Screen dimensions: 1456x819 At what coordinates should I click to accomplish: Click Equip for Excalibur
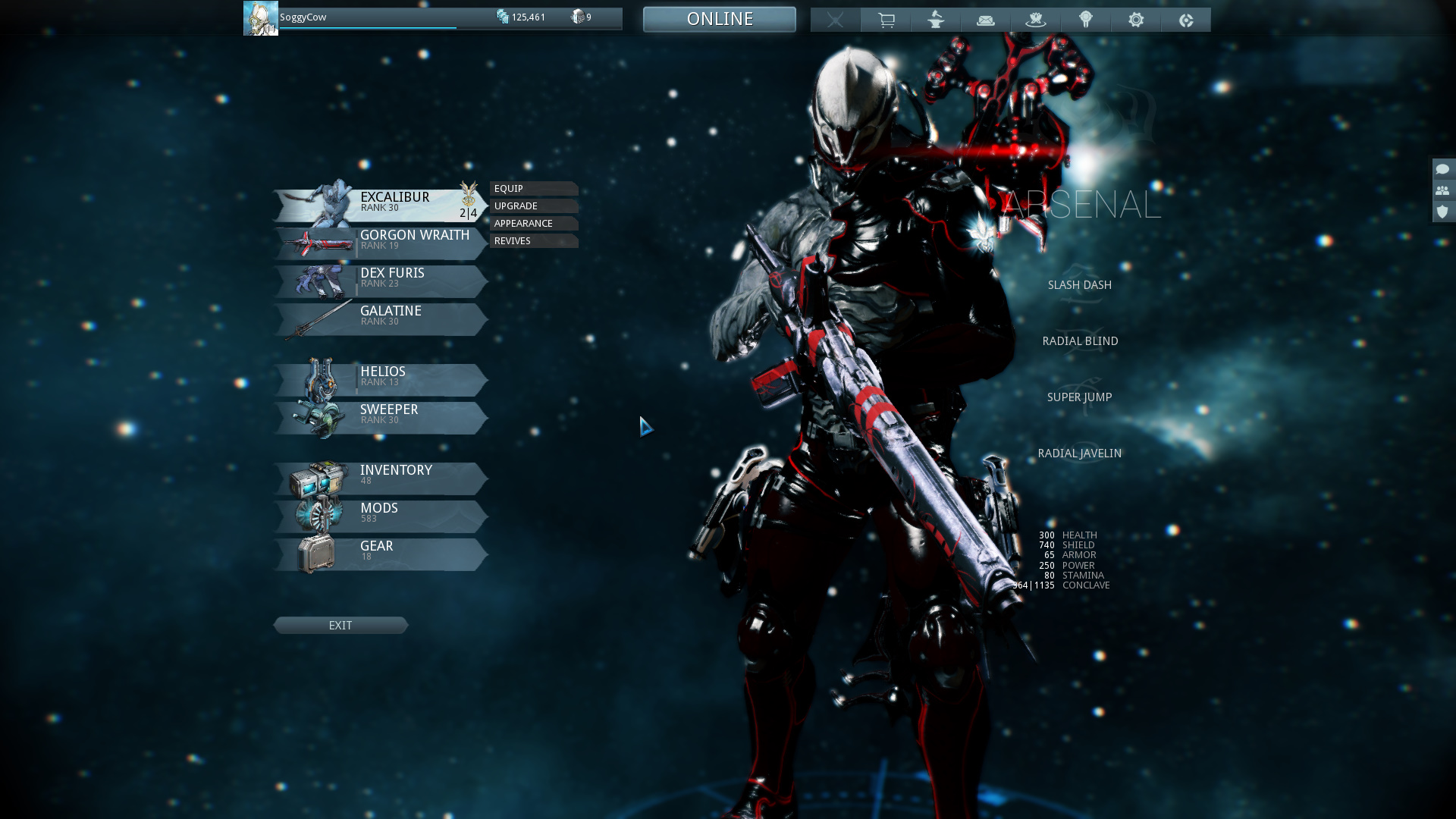pyautogui.click(x=533, y=189)
